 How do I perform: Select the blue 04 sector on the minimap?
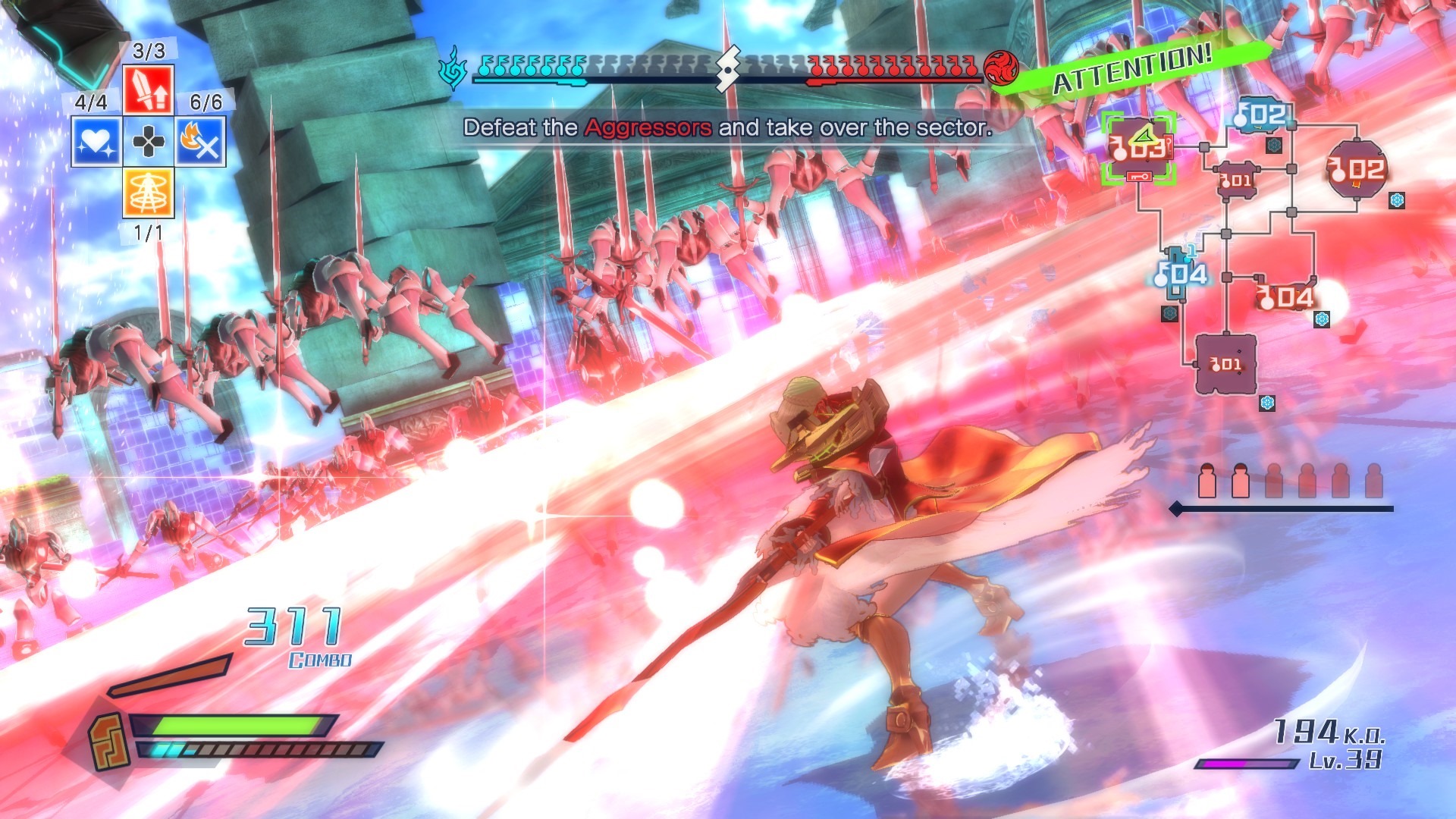[1181, 273]
